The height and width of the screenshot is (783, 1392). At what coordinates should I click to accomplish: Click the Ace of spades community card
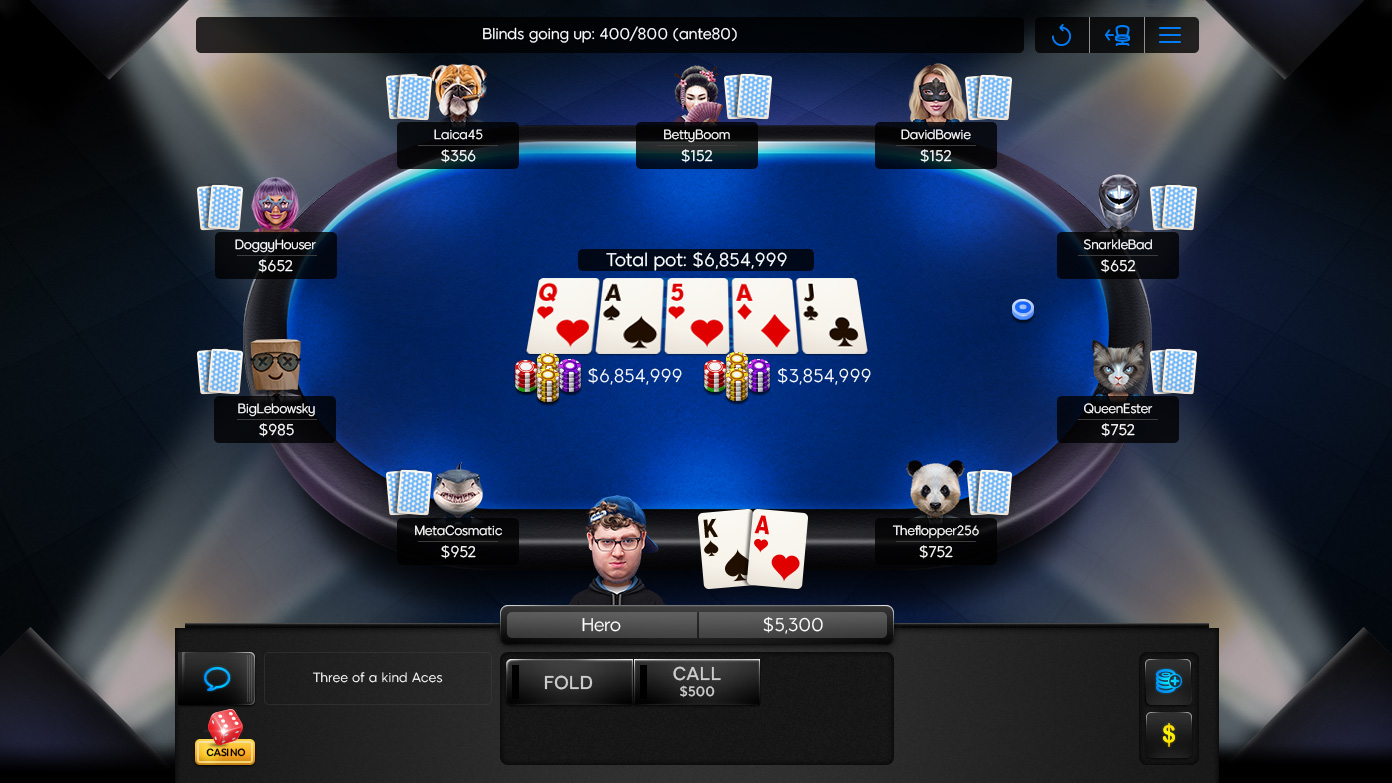click(629, 316)
